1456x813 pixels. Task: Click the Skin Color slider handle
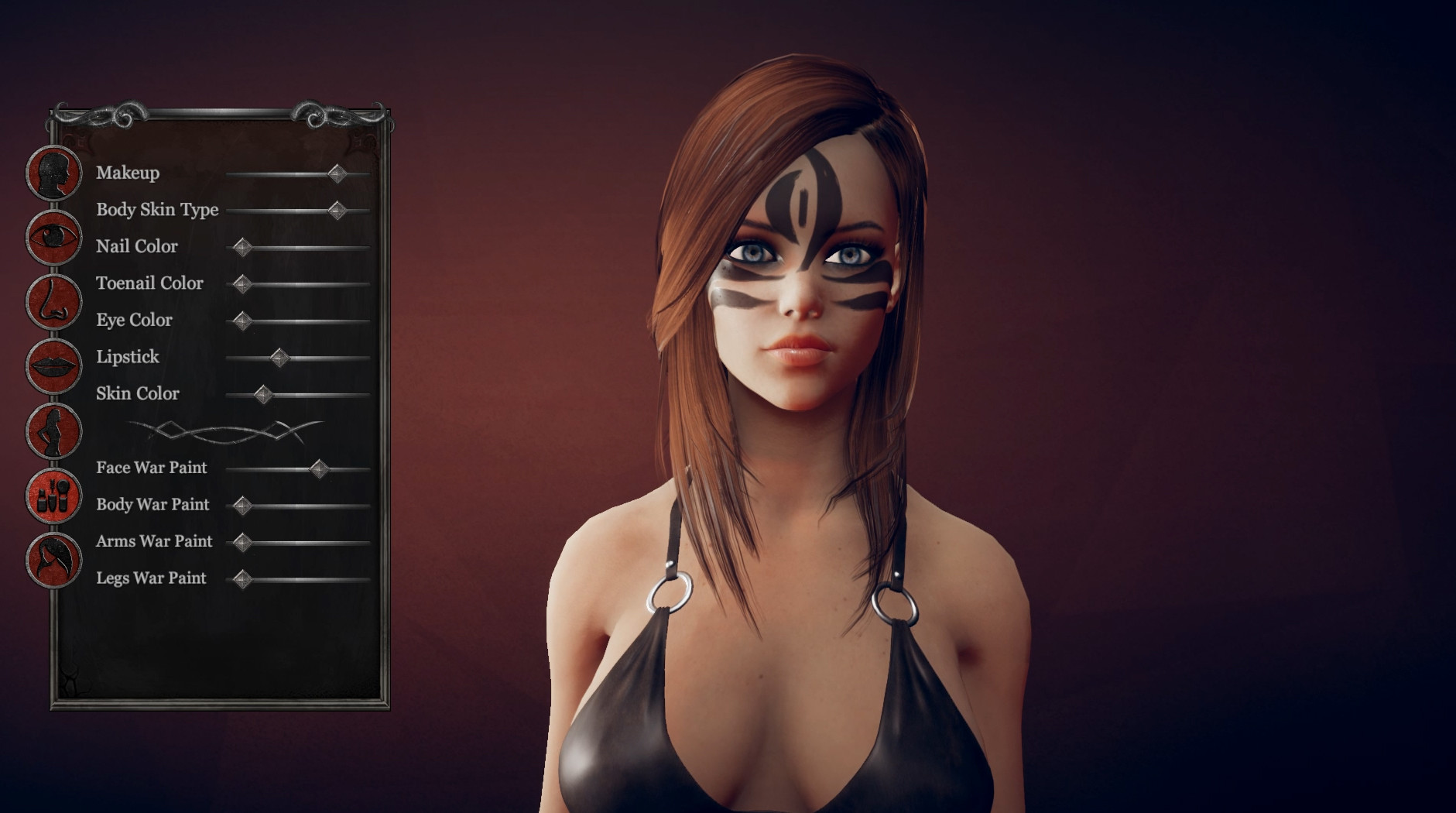(264, 394)
